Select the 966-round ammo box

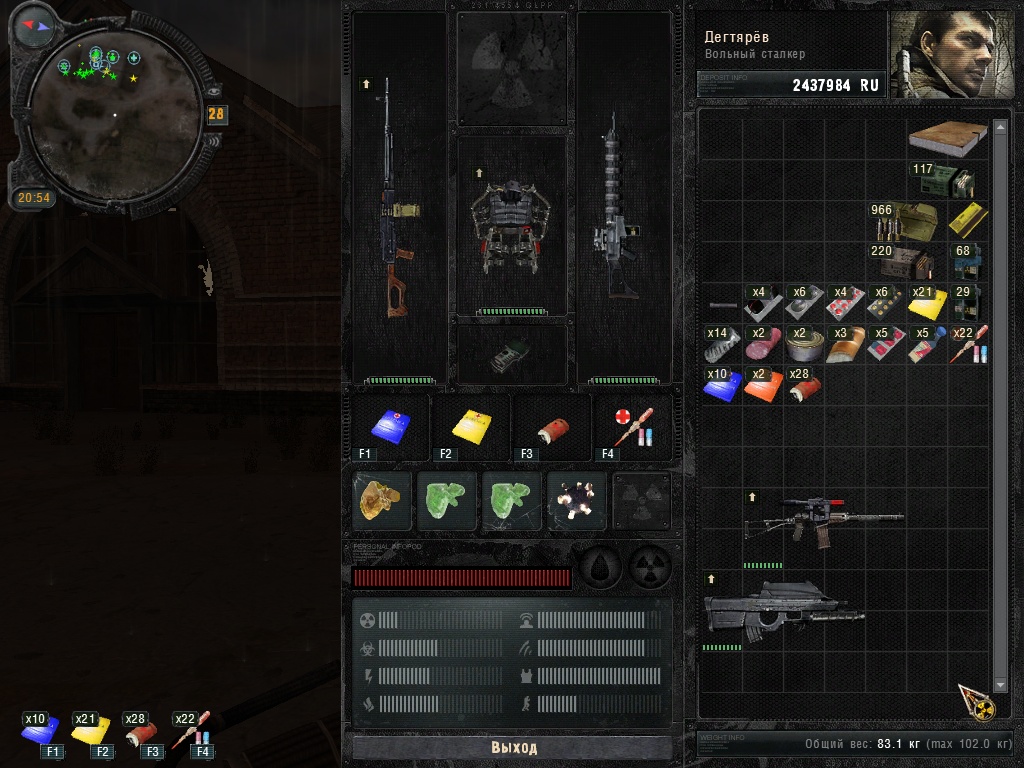pyautogui.click(x=904, y=222)
